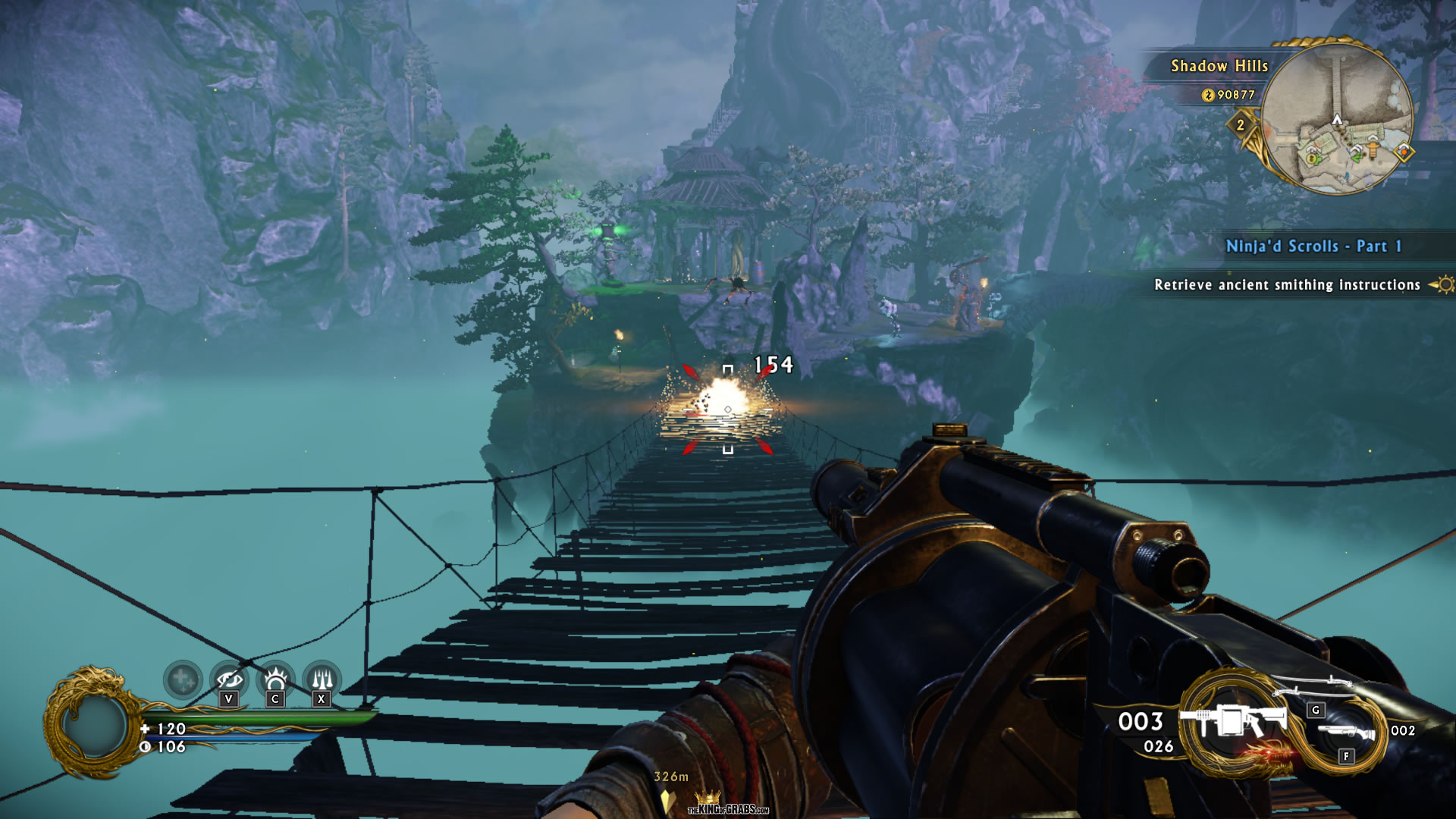This screenshot has width=1456, height=819.
Task: Activate the three spikes ability icon
Action: click(x=322, y=679)
